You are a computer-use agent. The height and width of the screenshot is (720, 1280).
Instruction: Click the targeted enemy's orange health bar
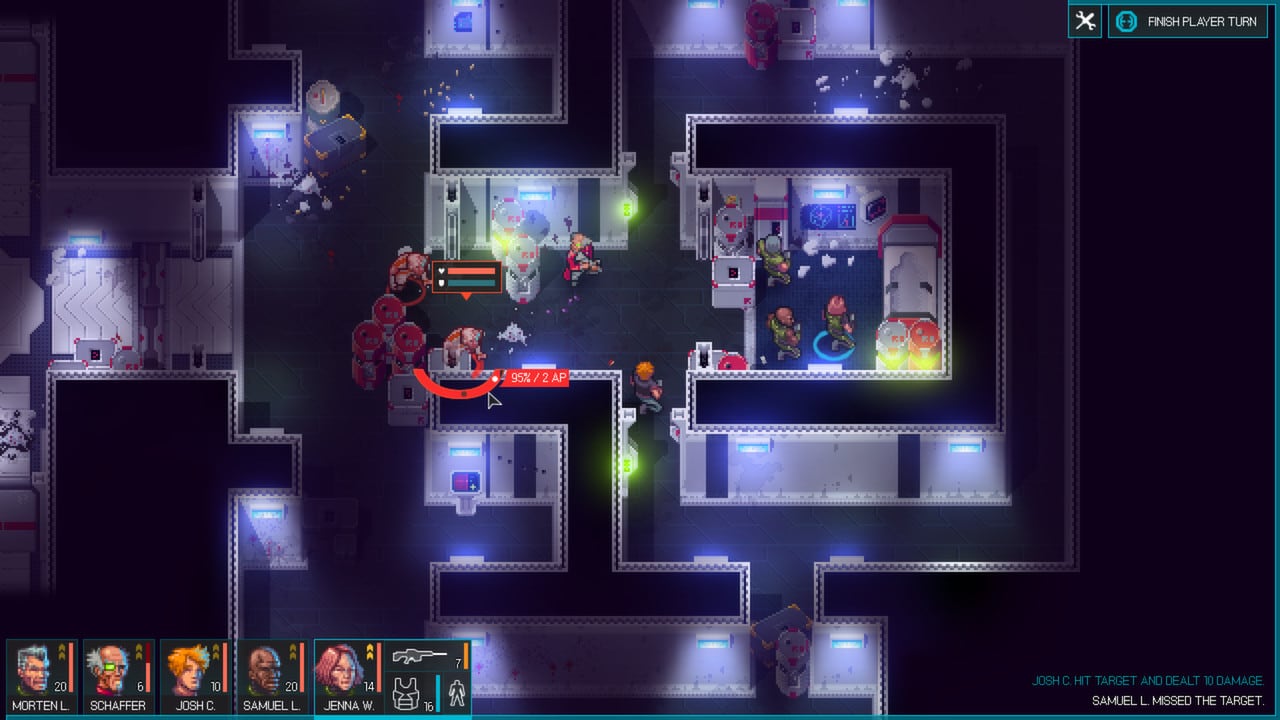click(470, 269)
